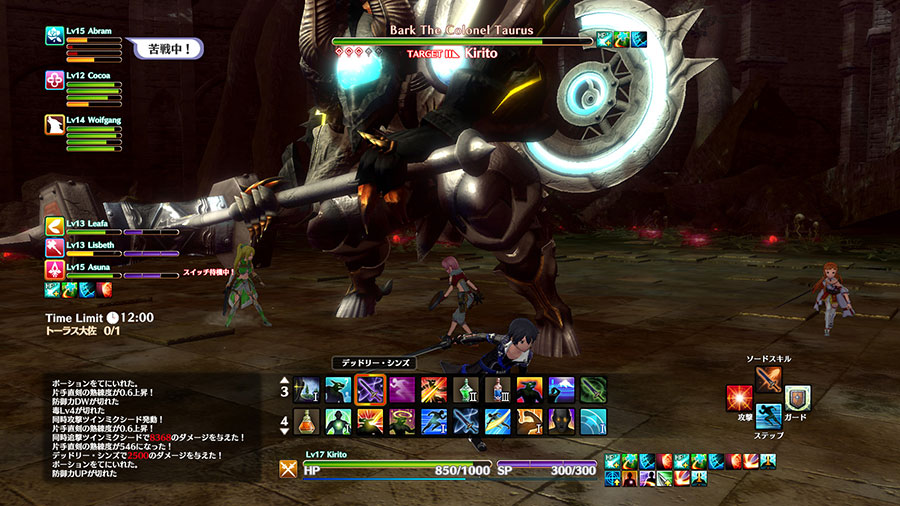This screenshot has width=900, height=506.
Task: Activate the highlighted Deadly Sins sword skill
Action: [x=370, y=389]
